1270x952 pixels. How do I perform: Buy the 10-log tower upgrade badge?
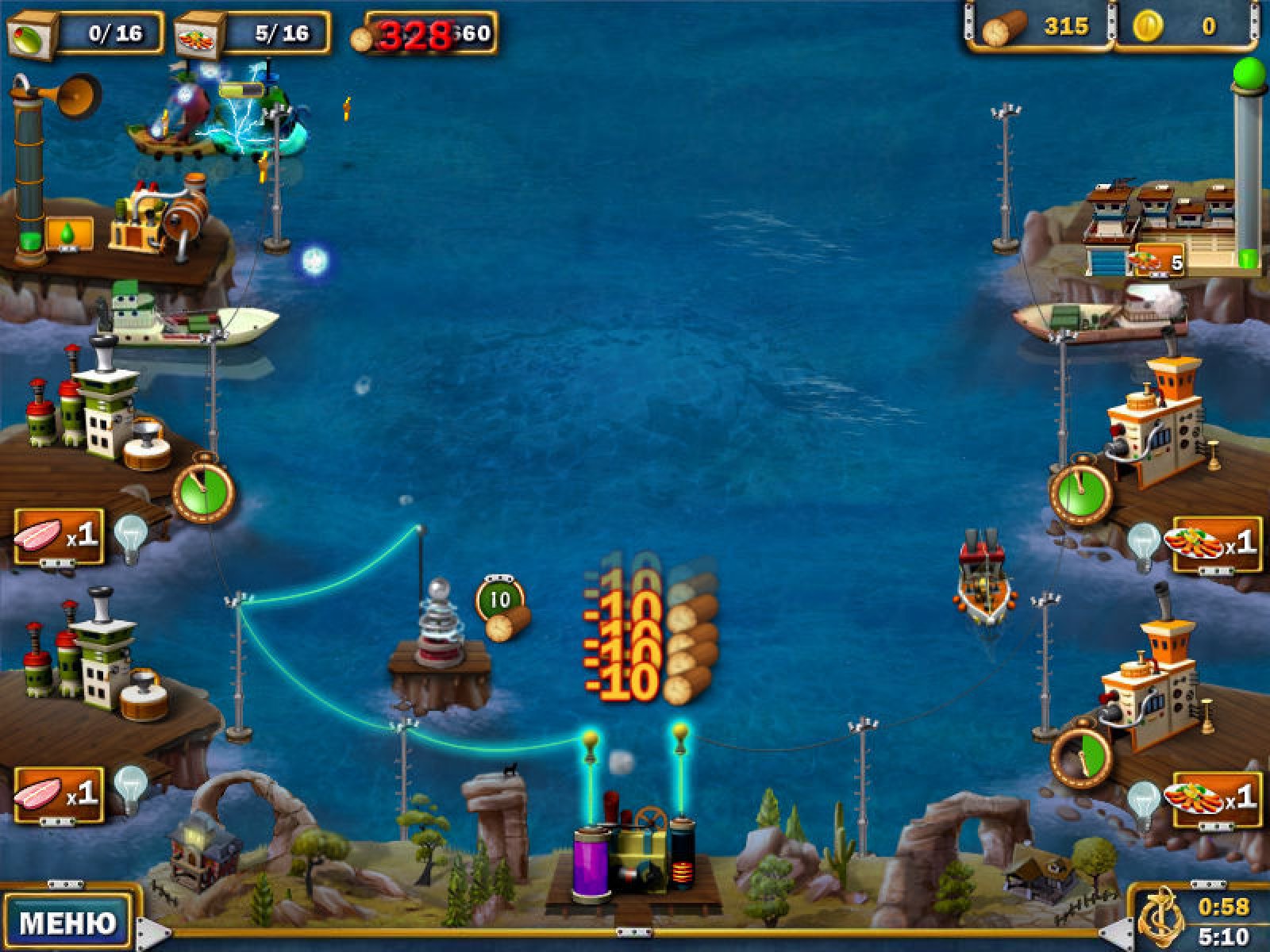[501, 600]
